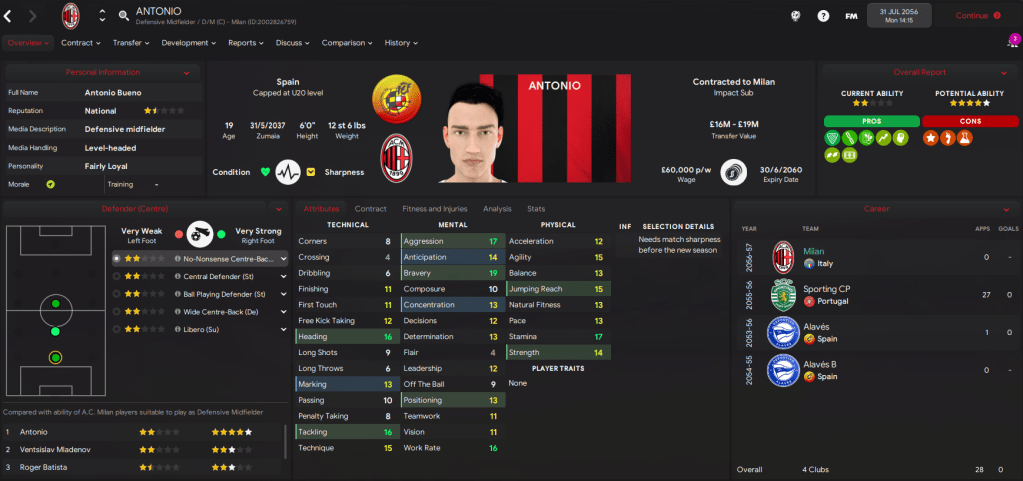The height and width of the screenshot is (481, 1023).
Task: Go back with the left arrow
Action: [9, 16]
